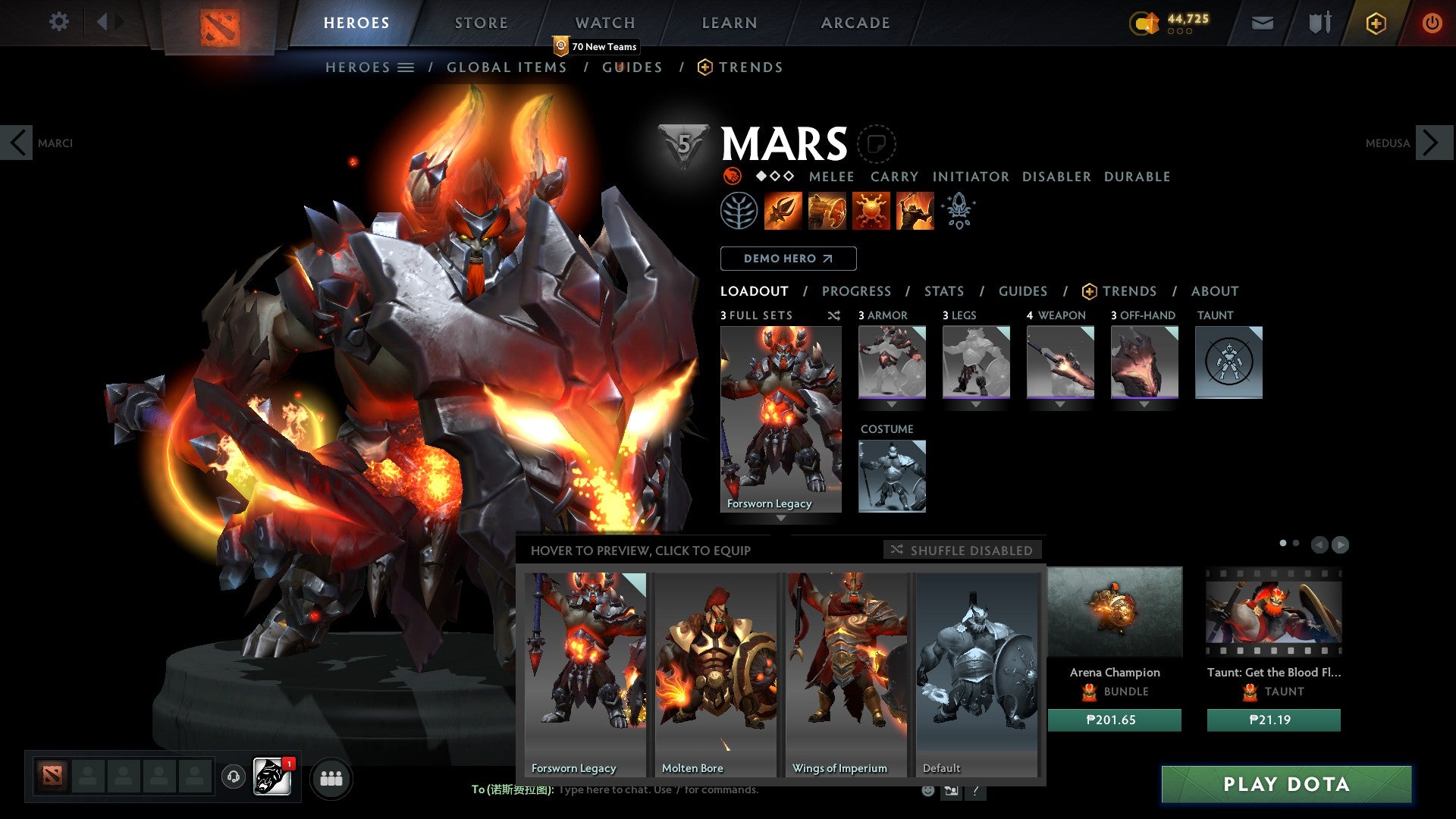The image size is (1456, 819).
Task: Enable the disabled shuffle option
Action: [963, 551]
